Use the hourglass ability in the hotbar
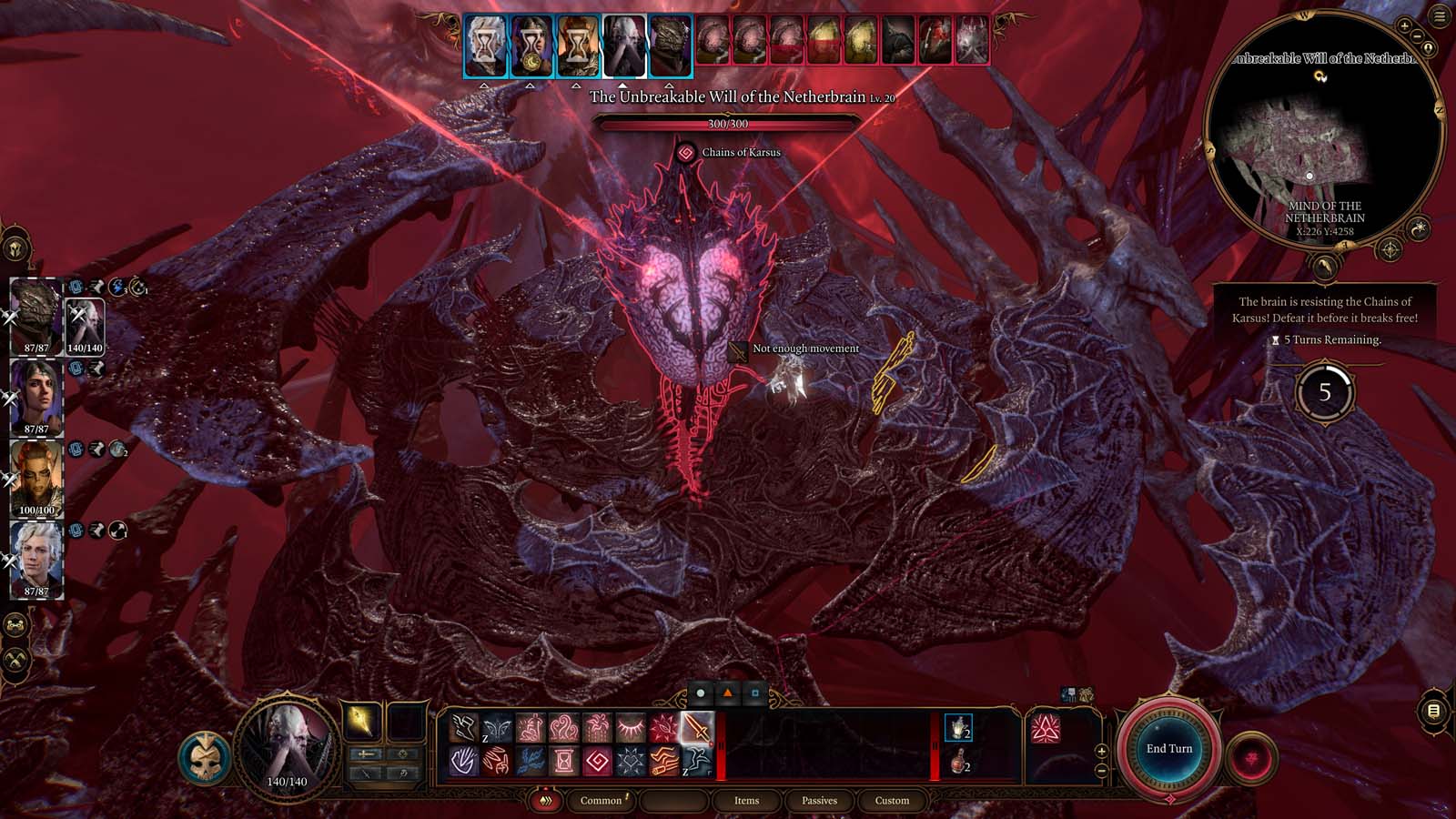The image size is (1456, 819). (x=564, y=760)
